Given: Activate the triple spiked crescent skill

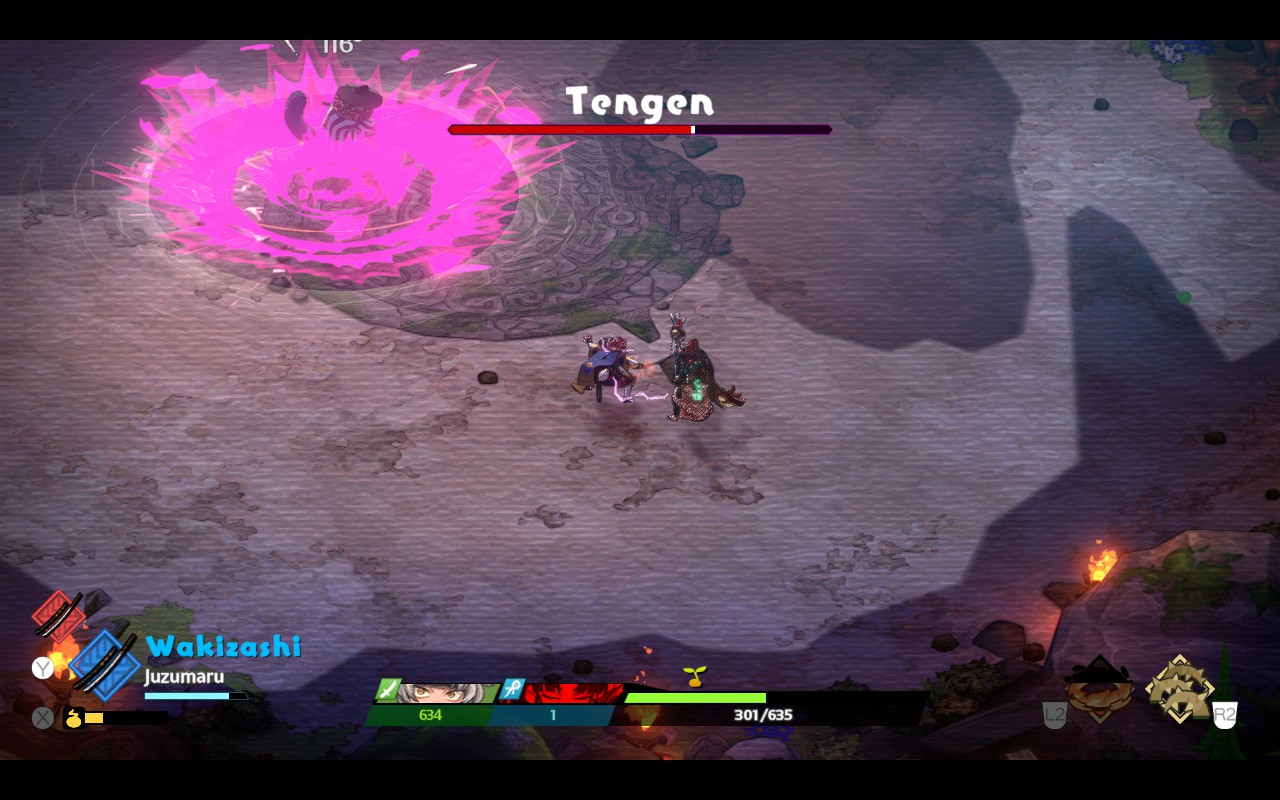Looking at the screenshot, I should pos(1179,688).
